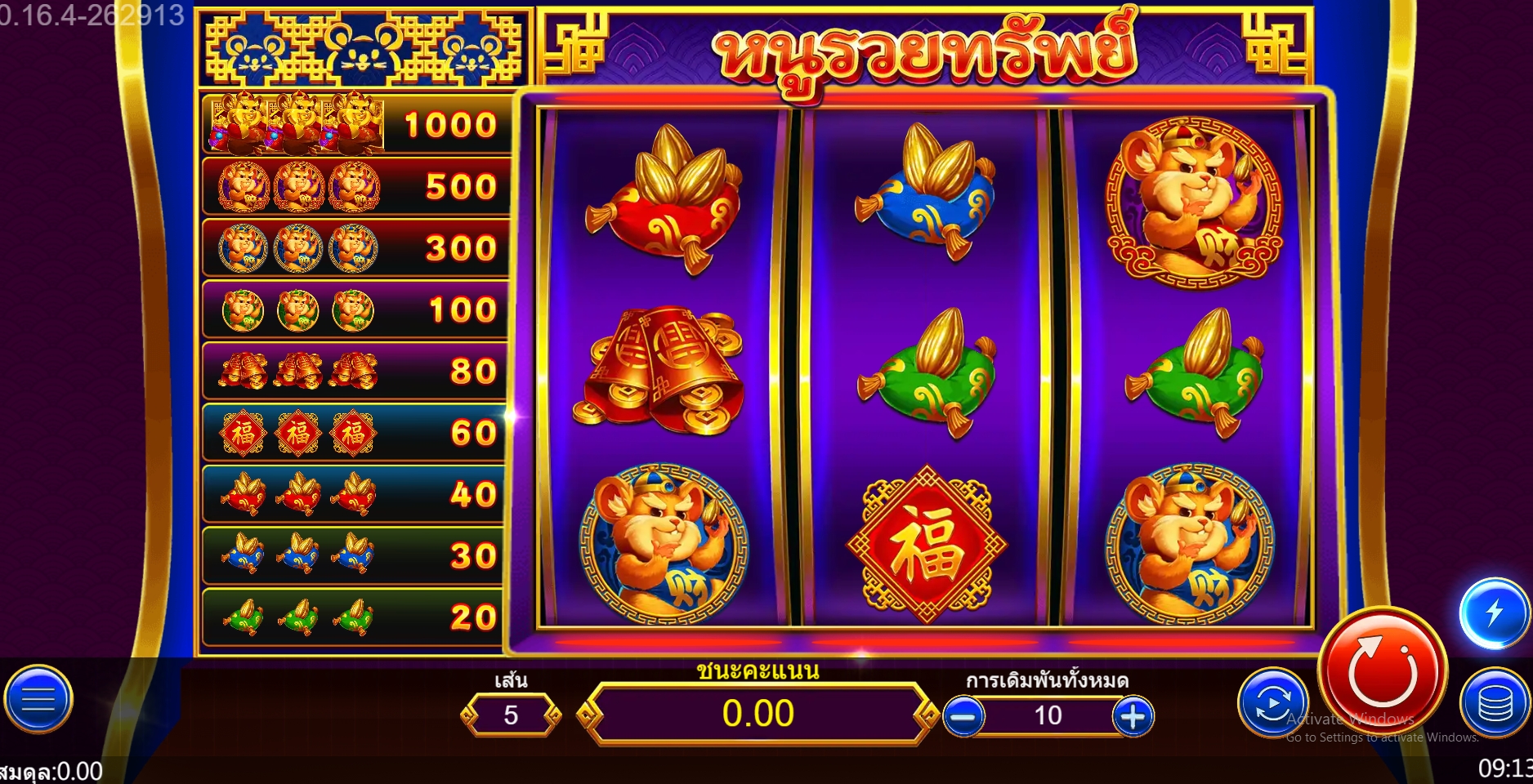Activate the lightning bolt turbo button
This screenshot has width=1533, height=784.
[x=1494, y=612]
